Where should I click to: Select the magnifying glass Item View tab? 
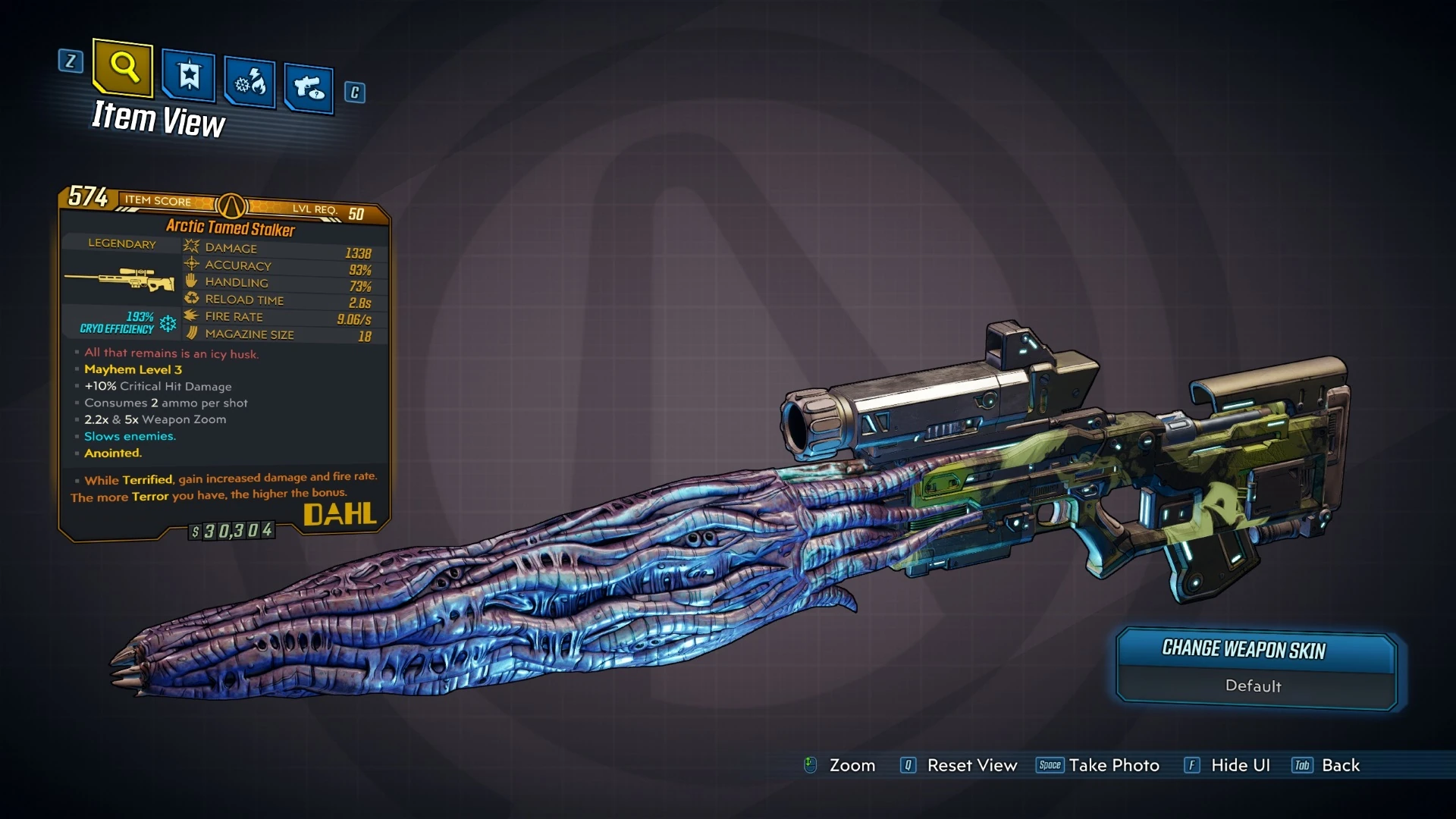point(123,67)
